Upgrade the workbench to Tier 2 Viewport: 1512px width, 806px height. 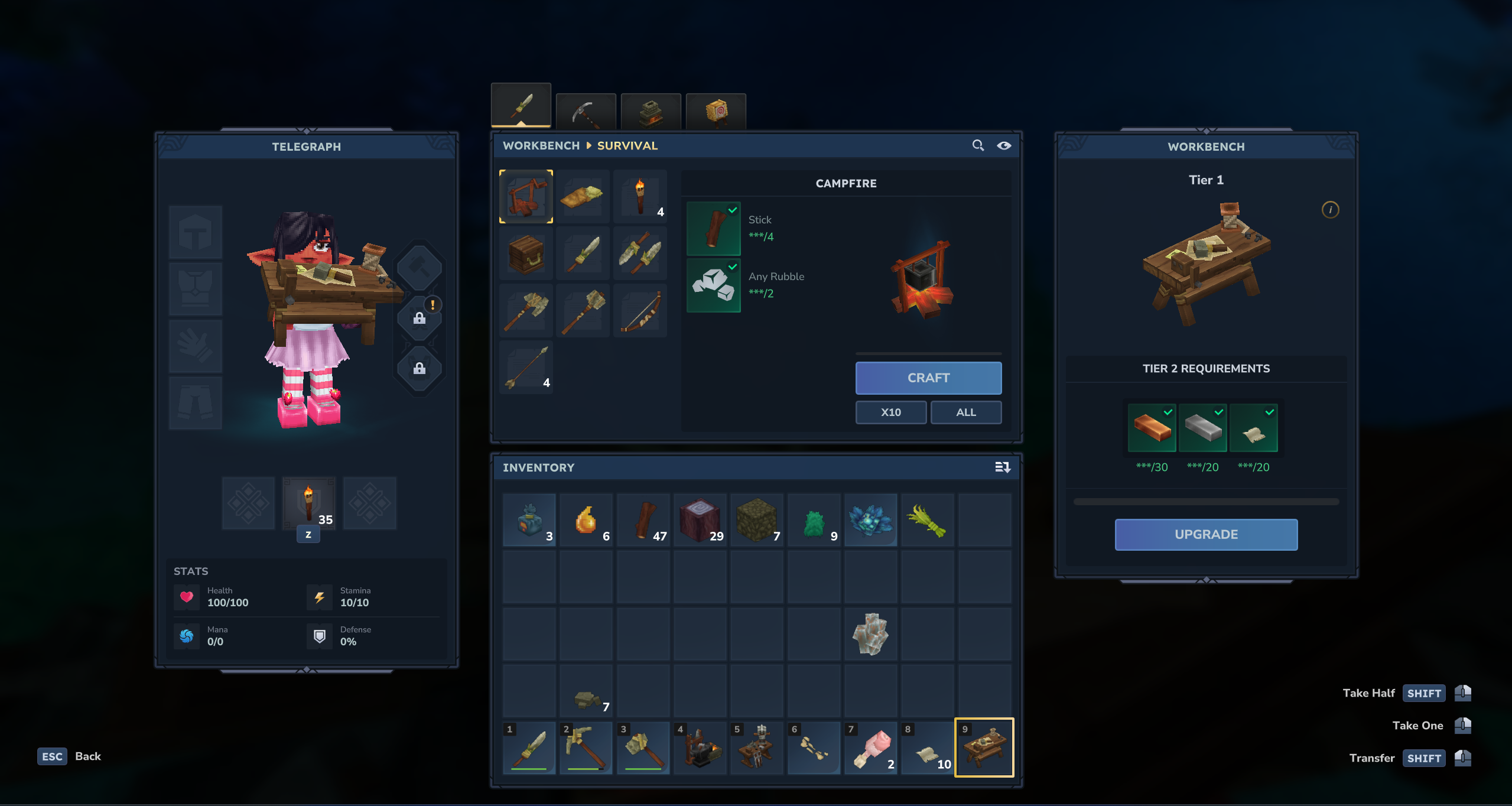pos(1205,534)
